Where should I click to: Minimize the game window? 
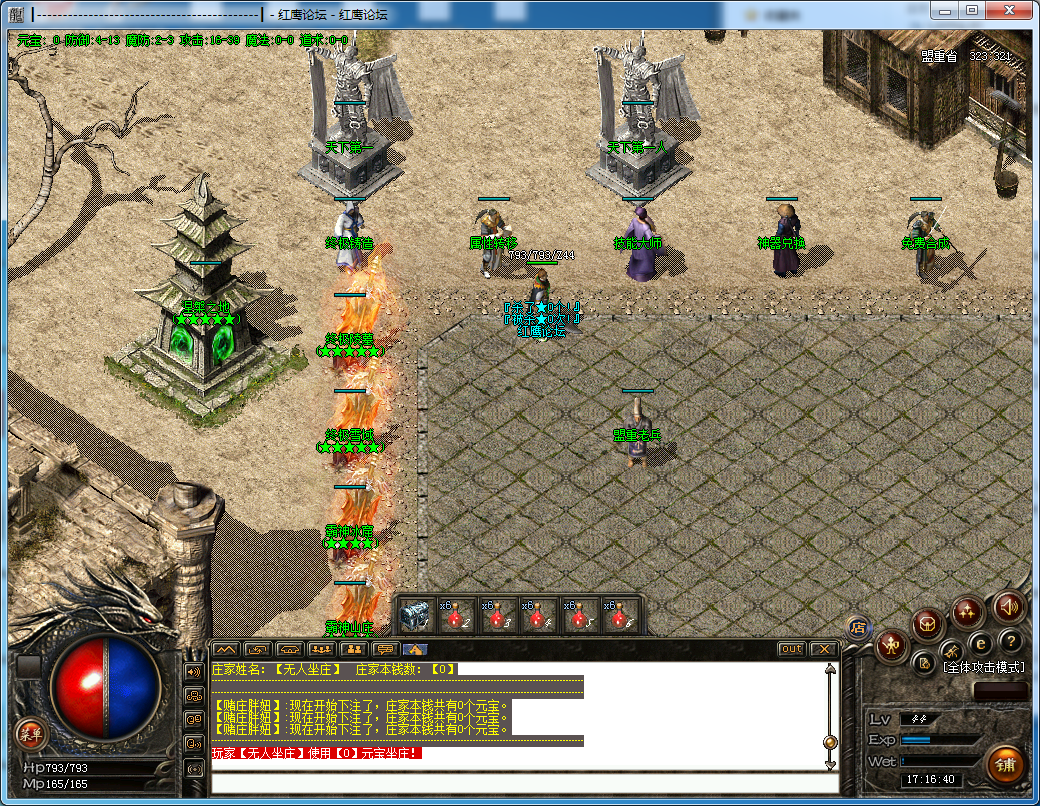(946, 10)
